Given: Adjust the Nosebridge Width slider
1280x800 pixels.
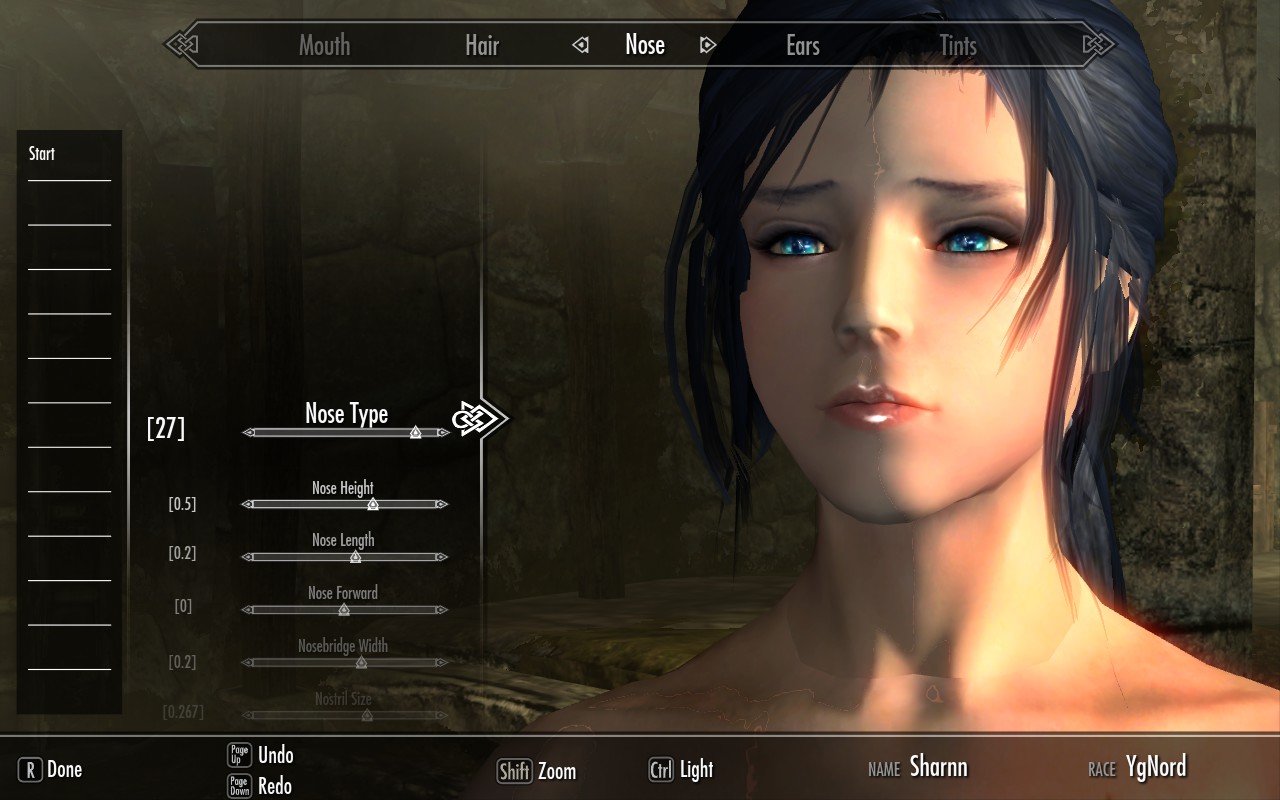Looking at the screenshot, I should [361, 662].
